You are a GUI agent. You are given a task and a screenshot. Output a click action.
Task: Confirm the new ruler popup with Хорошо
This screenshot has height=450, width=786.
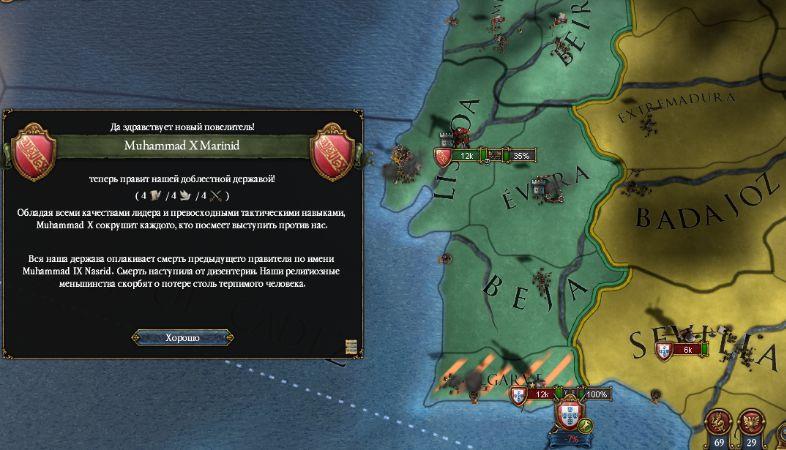point(182,338)
